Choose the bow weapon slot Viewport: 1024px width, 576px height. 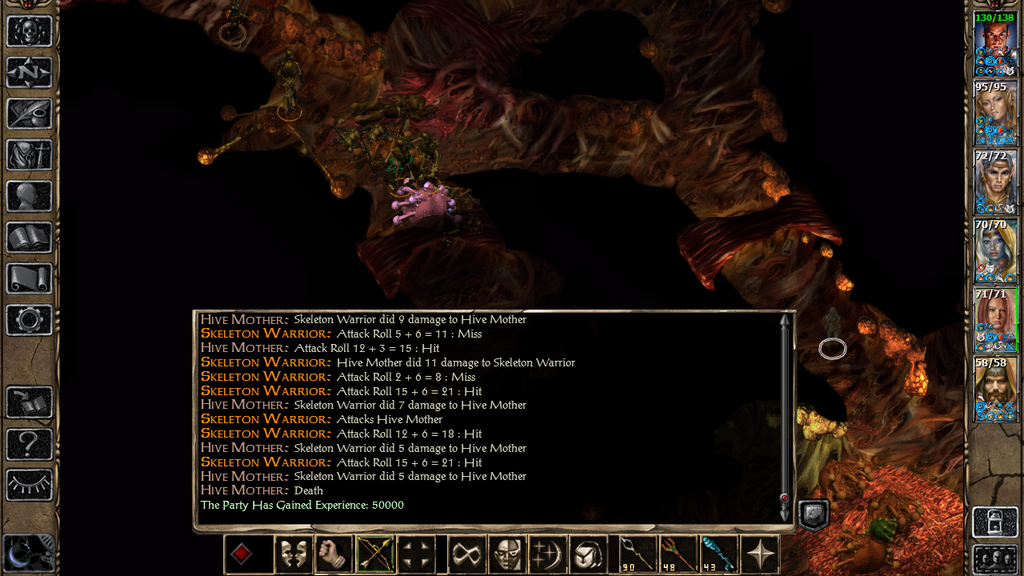coord(373,554)
